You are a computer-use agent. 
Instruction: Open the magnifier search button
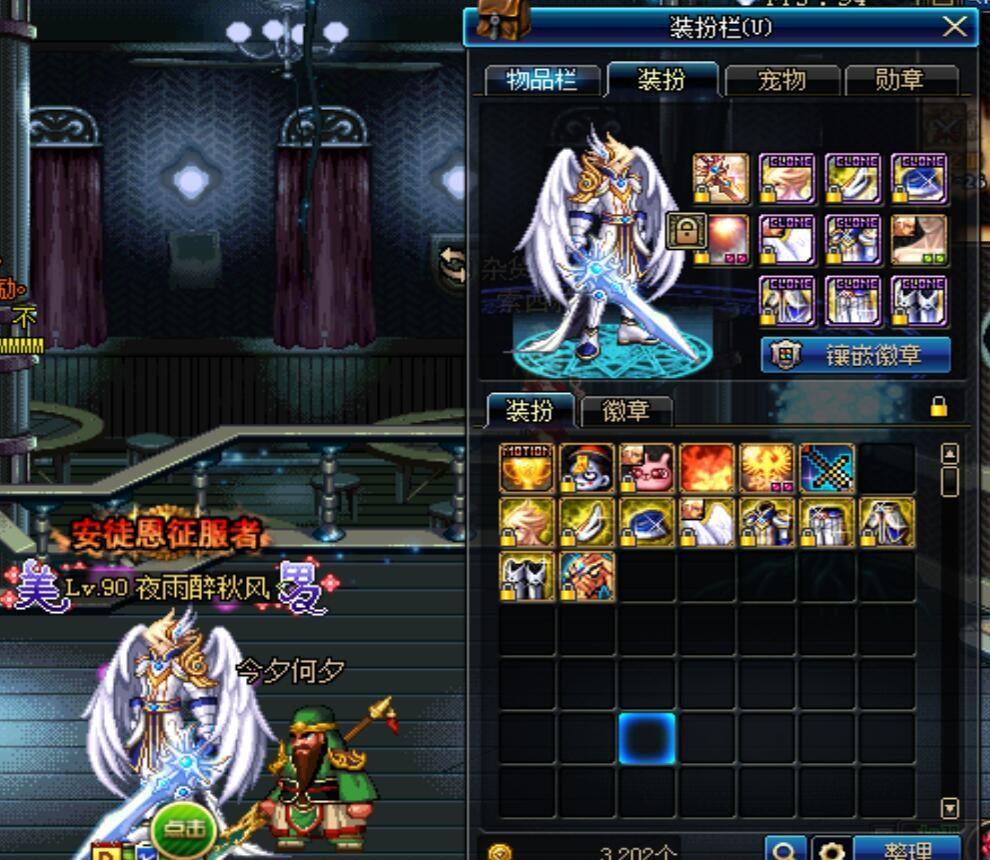[x=785, y=850]
